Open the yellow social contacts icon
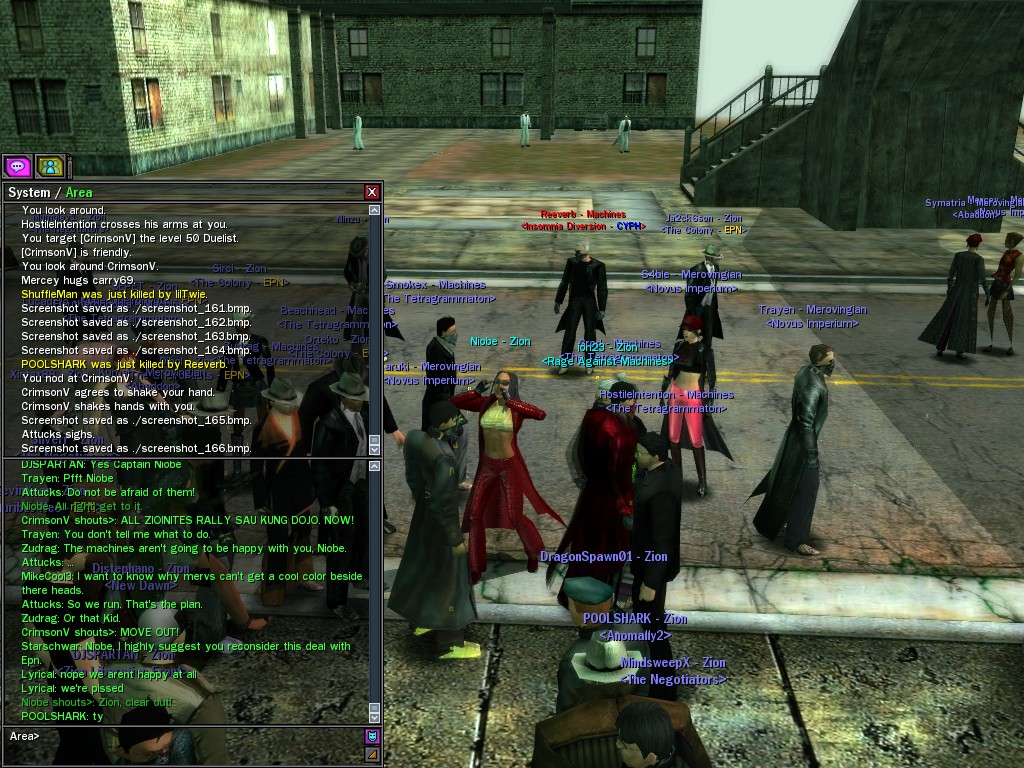Screen dimensions: 1024x768 (x=50, y=166)
